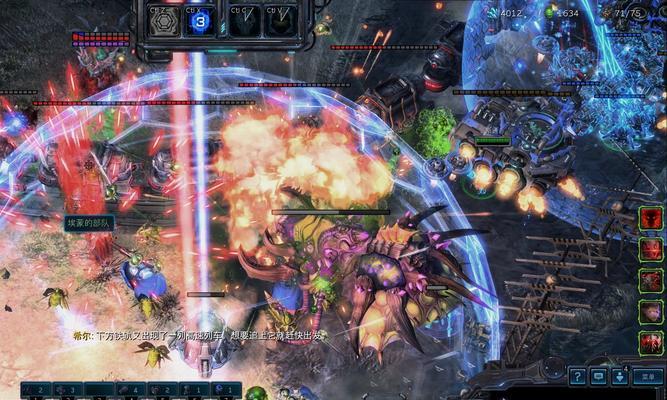Select the darkened ability labeled Ctl C

pyautogui.click(x=245, y=21)
